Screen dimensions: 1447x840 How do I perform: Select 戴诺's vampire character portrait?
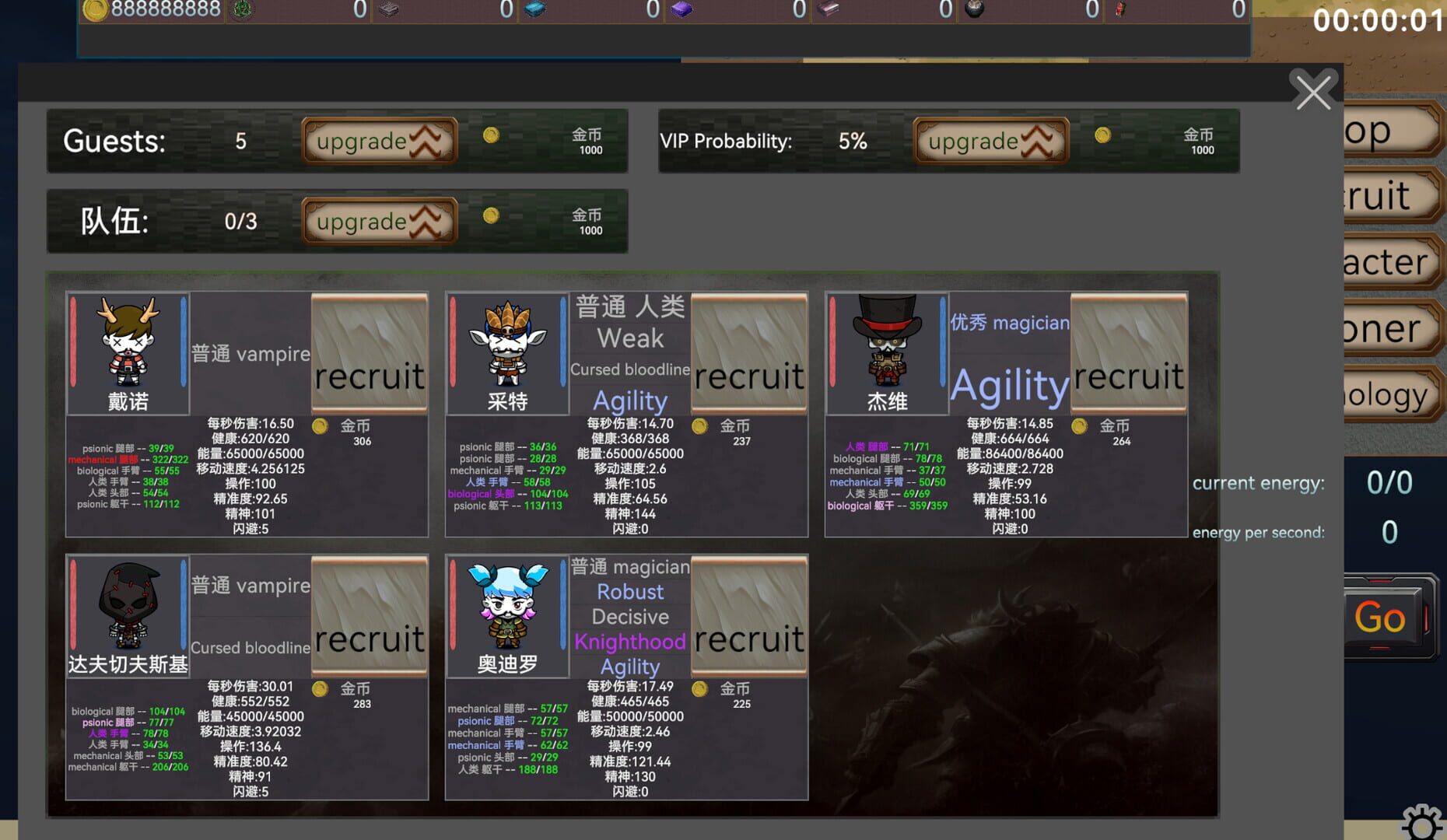click(x=128, y=350)
